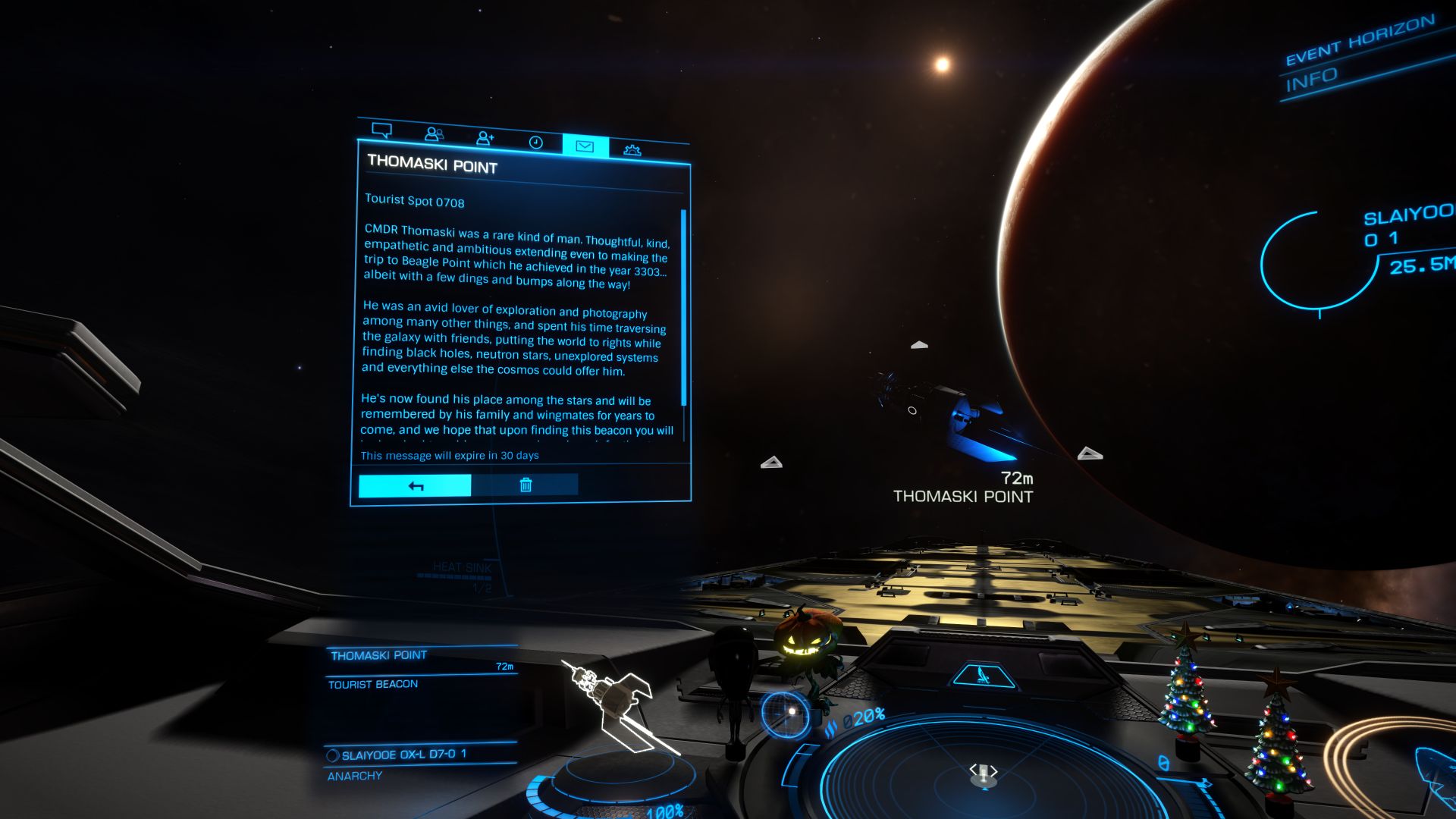The image size is (1456, 819).
Task: Go back from the Thomaski Point message
Action: 415,485
